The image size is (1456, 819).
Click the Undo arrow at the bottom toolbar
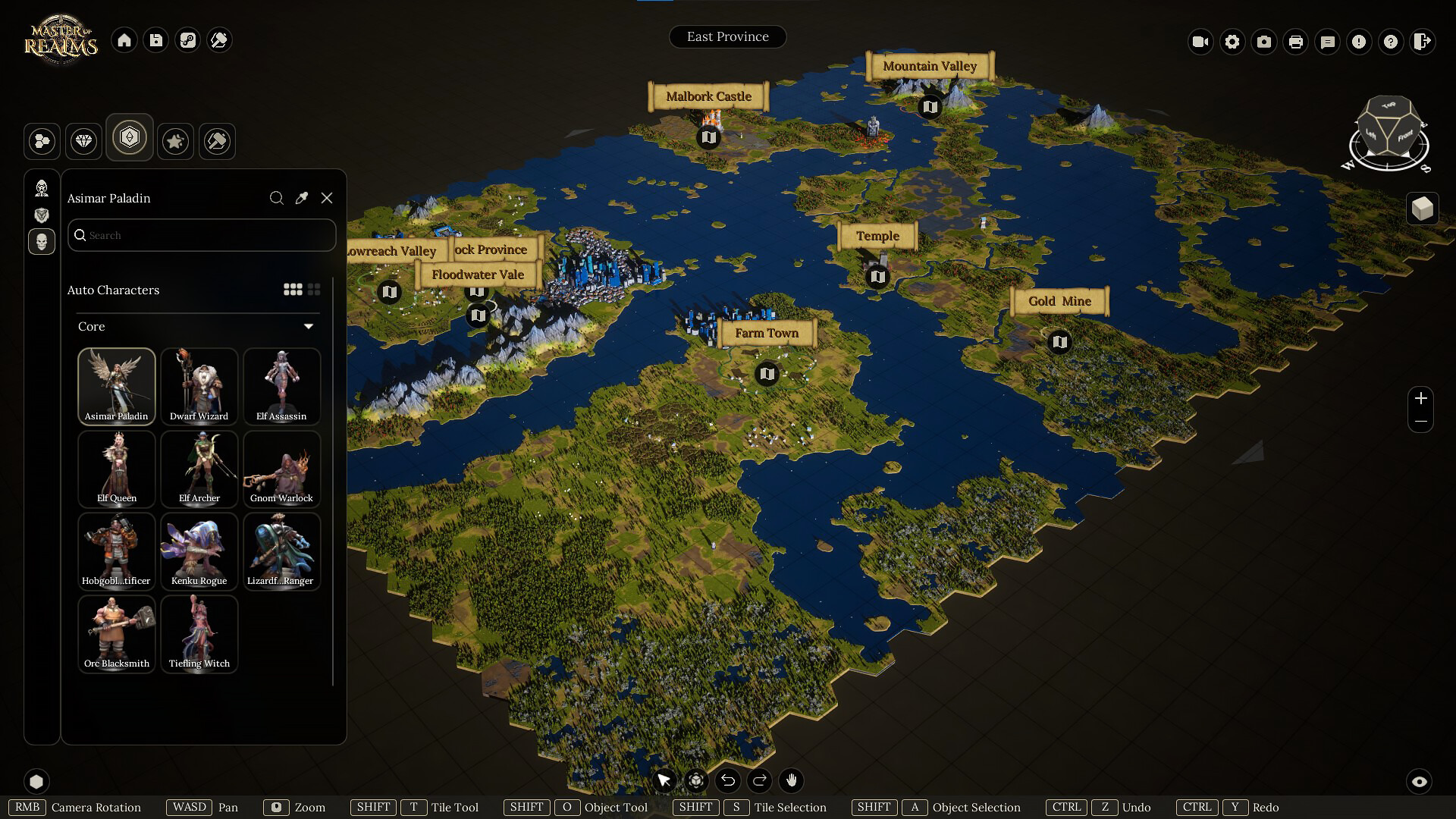pos(728,780)
